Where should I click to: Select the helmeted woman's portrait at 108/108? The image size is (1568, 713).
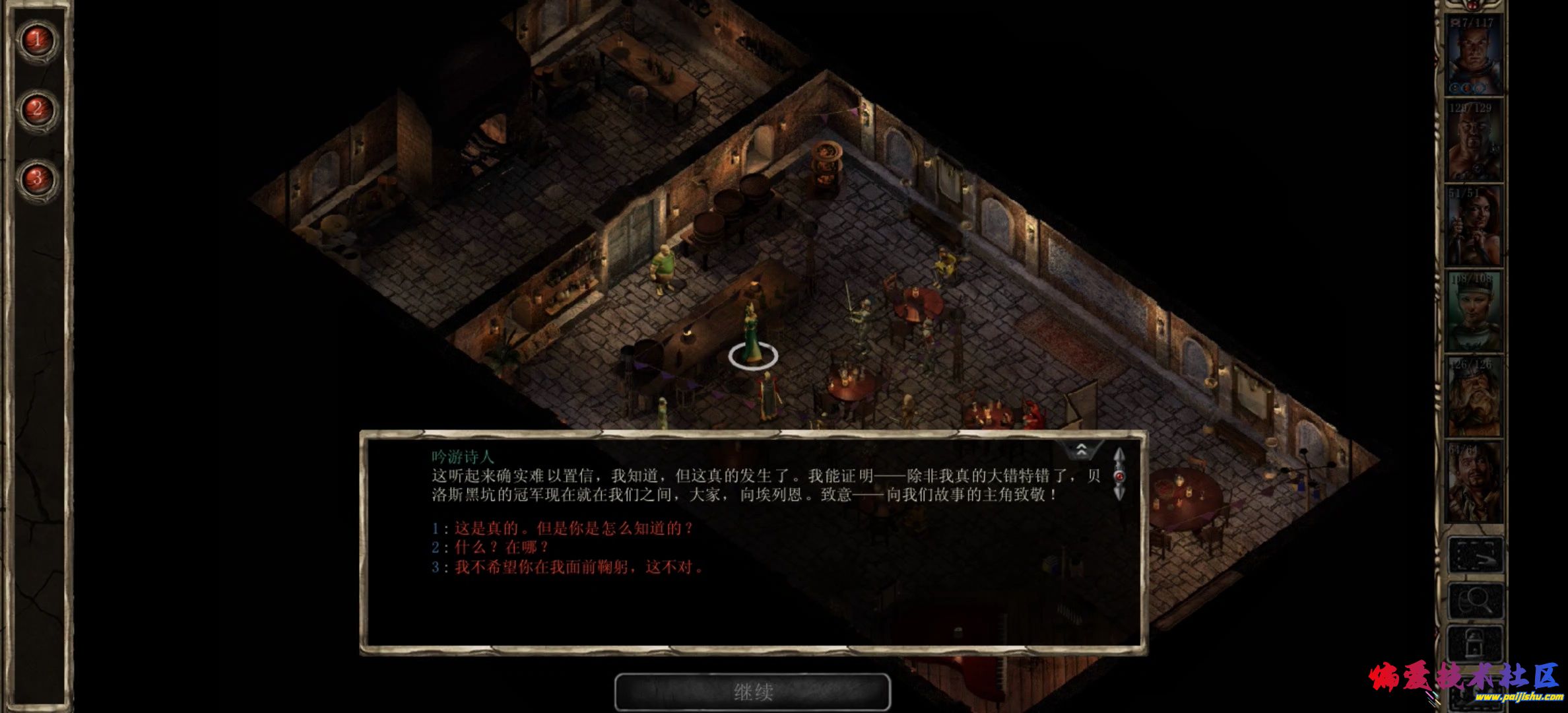point(1474,311)
